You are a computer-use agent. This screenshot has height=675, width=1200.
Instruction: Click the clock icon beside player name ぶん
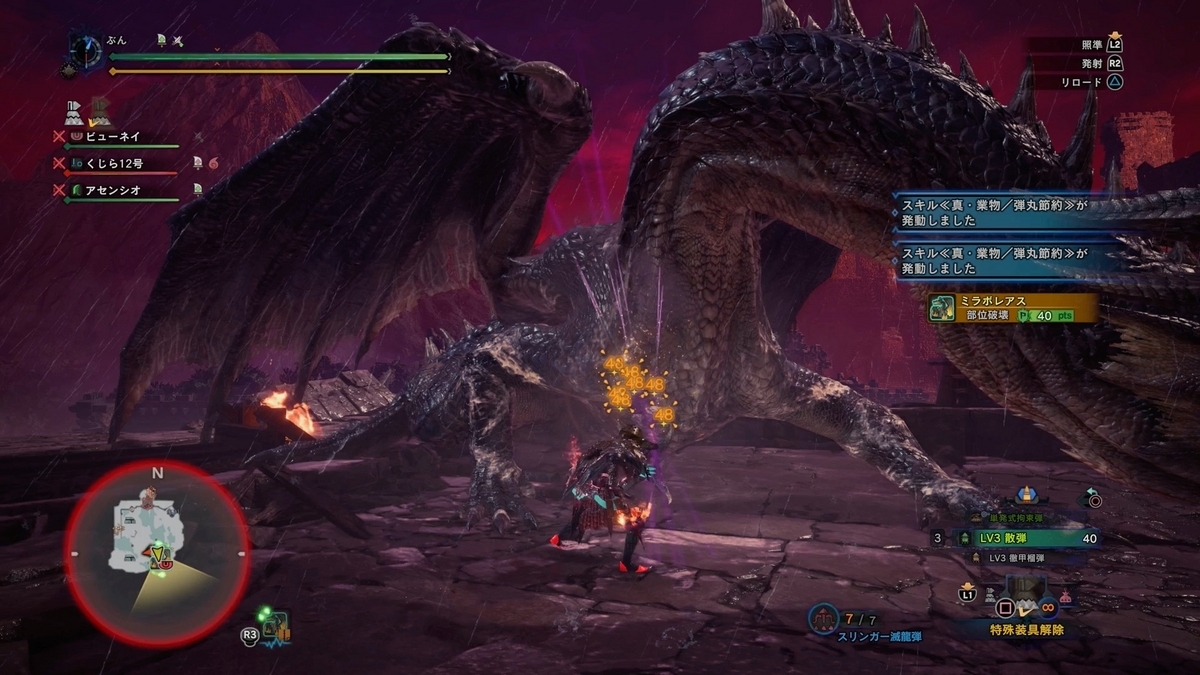[x=84, y=50]
